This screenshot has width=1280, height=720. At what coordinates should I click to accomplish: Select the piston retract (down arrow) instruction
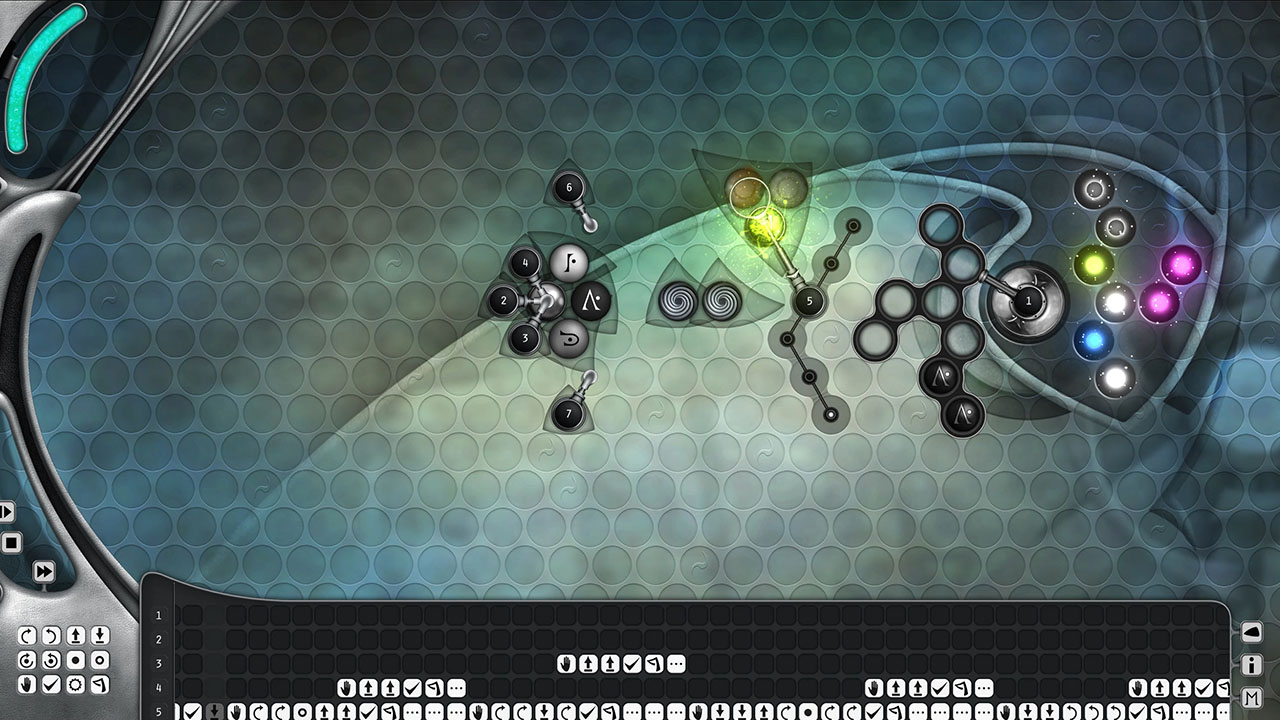(x=100, y=634)
